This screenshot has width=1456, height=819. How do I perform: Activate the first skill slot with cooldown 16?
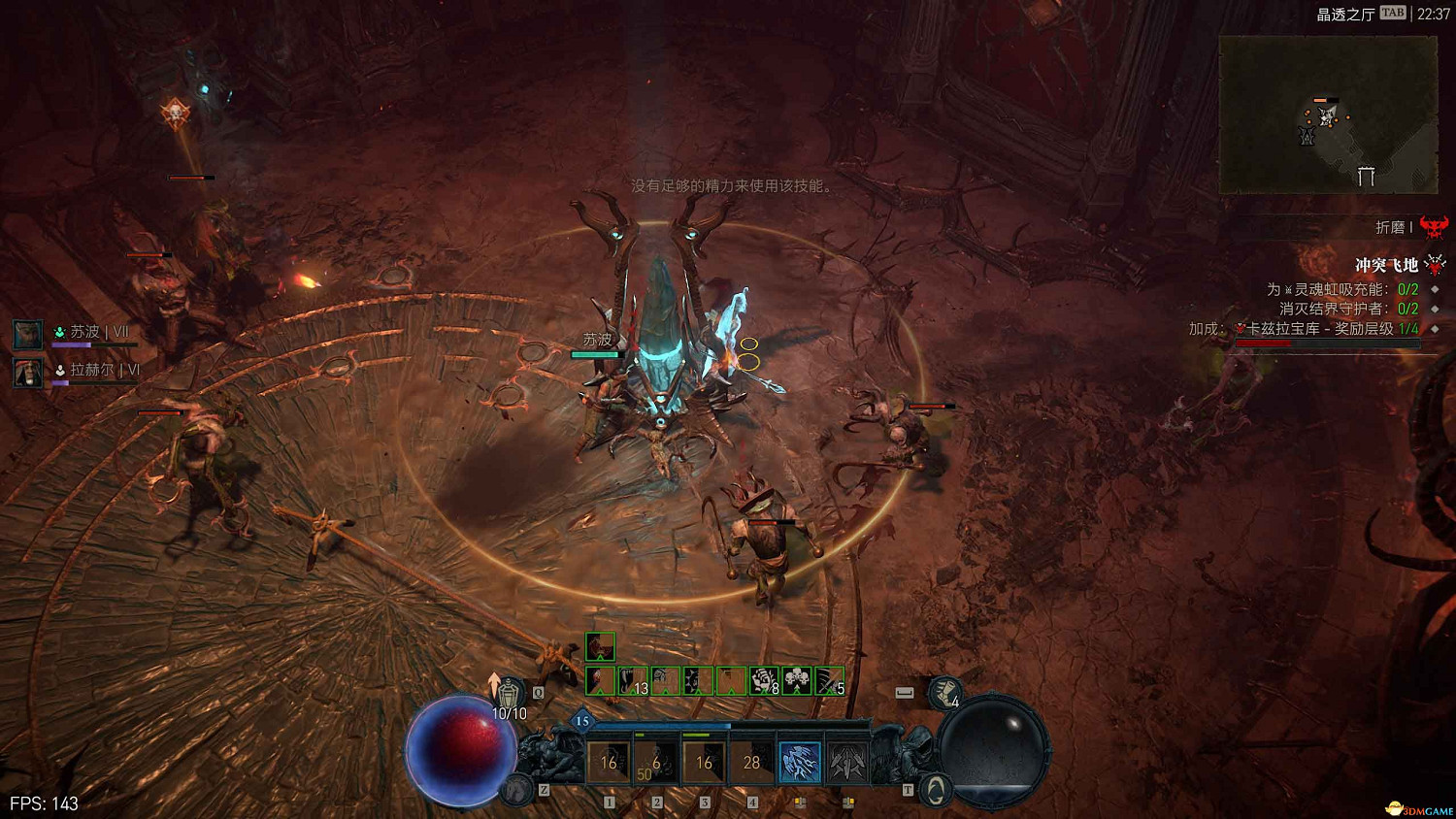point(609,763)
